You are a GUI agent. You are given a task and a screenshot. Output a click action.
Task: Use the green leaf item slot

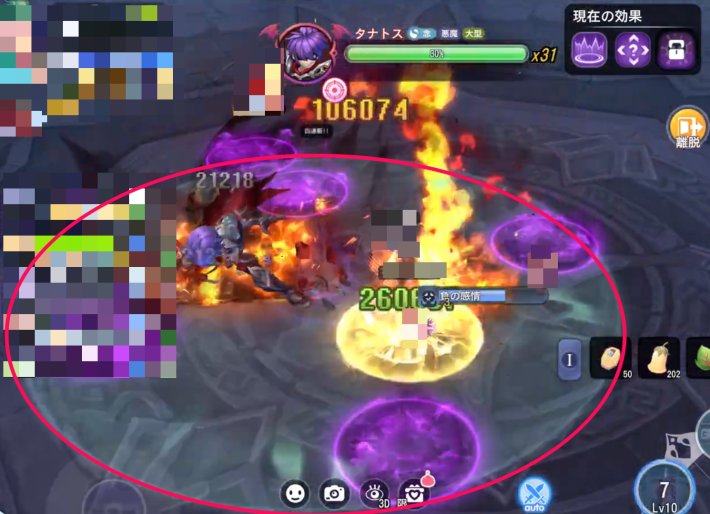click(699, 358)
